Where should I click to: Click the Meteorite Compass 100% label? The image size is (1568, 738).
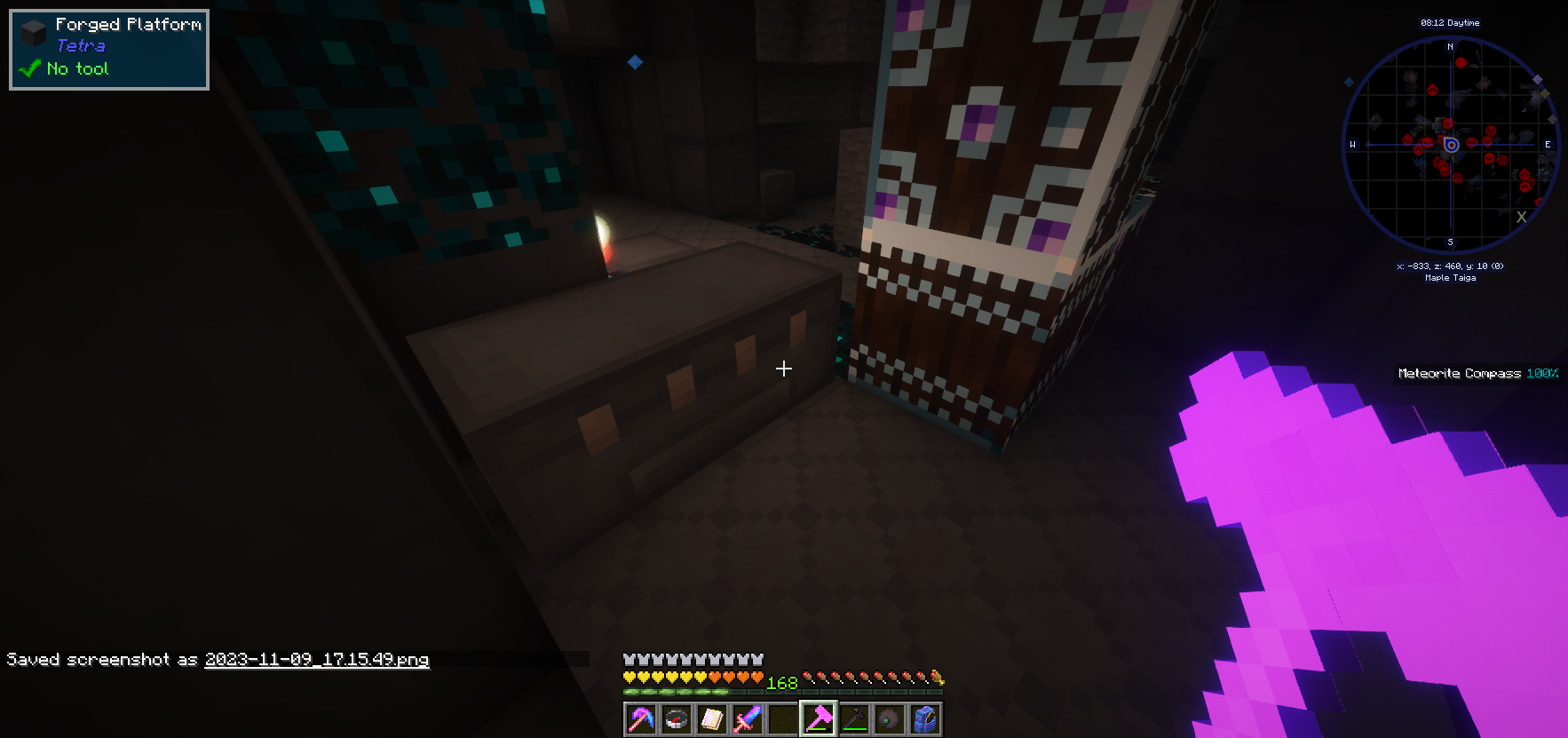[x=1477, y=374]
